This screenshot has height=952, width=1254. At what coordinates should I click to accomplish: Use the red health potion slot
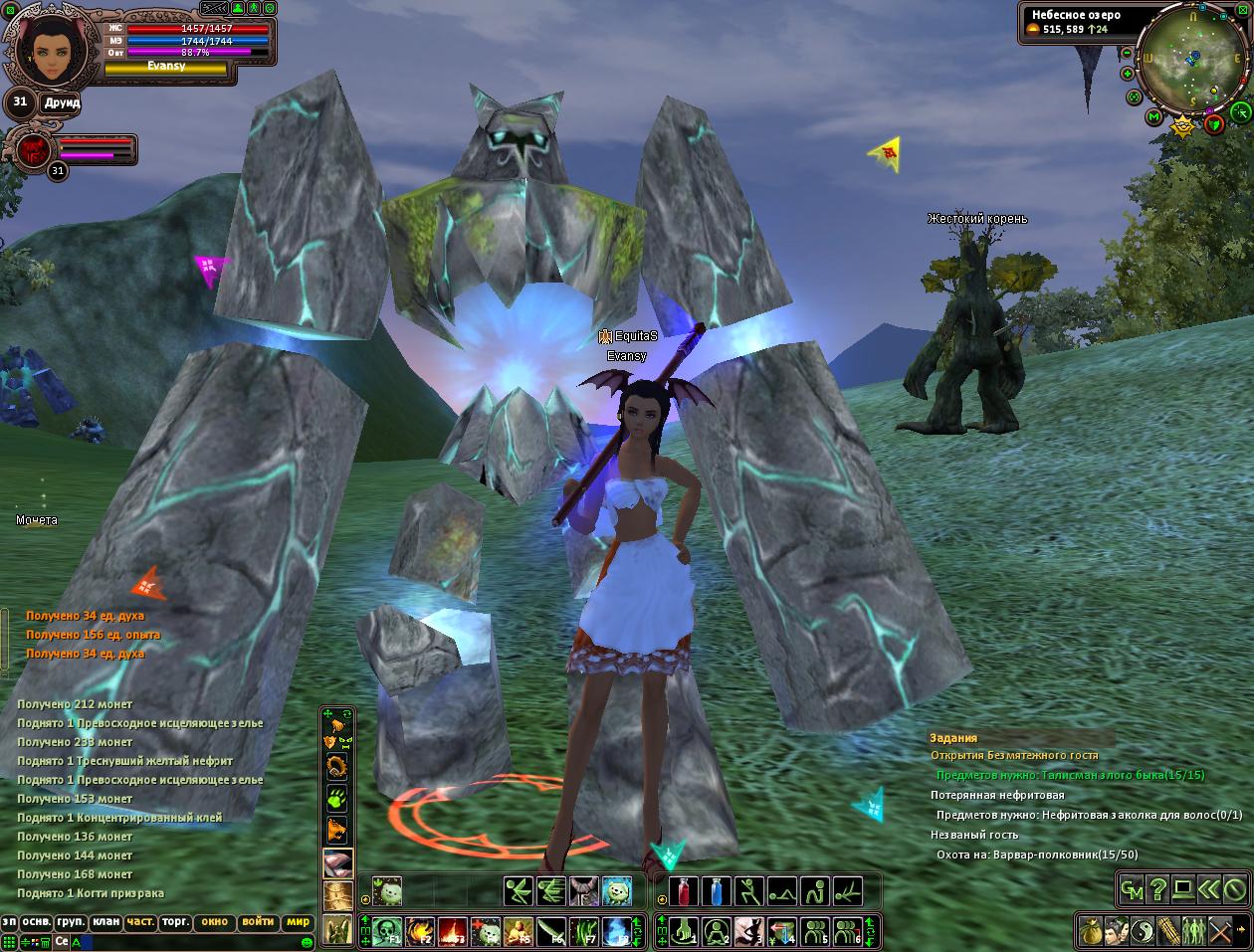(x=685, y=890)
